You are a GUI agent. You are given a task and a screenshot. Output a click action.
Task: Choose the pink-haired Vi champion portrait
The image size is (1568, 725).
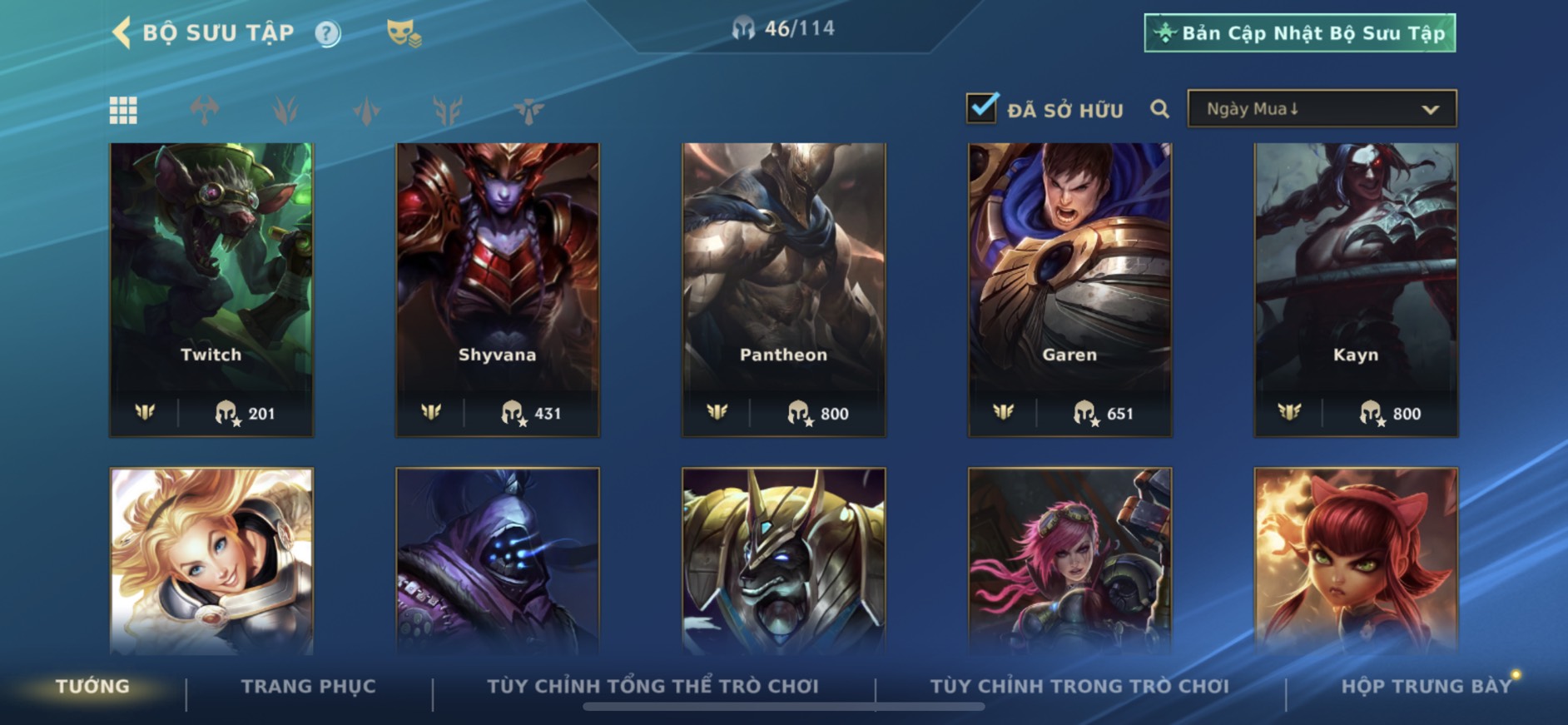1069,559
